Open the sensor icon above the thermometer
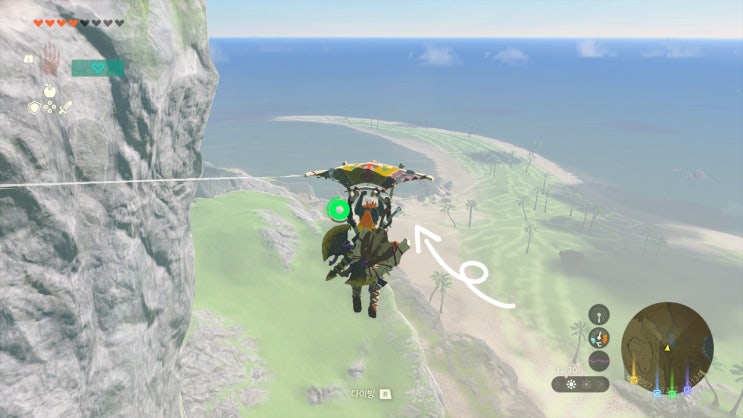Image resolution: width=743 pixels, height=418 pixels. click(598, 313)
